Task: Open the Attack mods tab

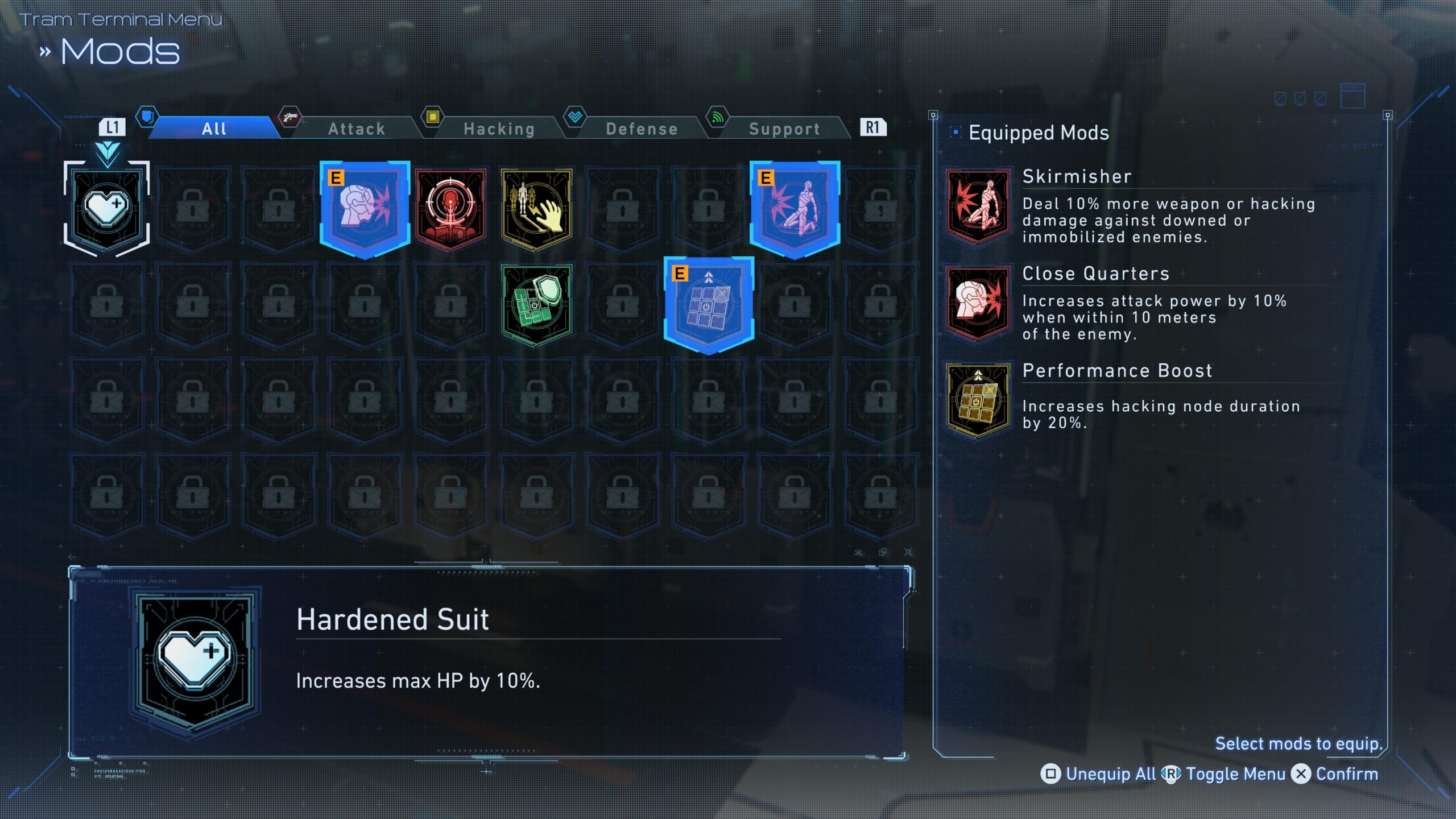Action: click(x=357, y=129)
